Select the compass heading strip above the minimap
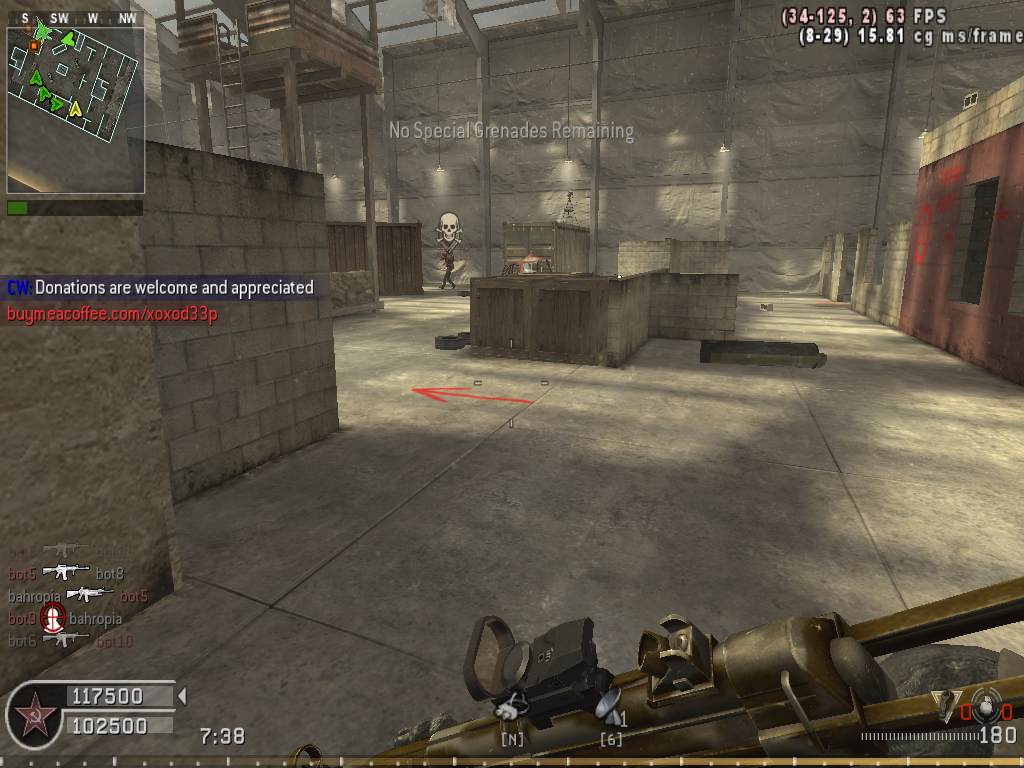The height and width of the screenshot is (768, 1024). [x=75, y=18]
